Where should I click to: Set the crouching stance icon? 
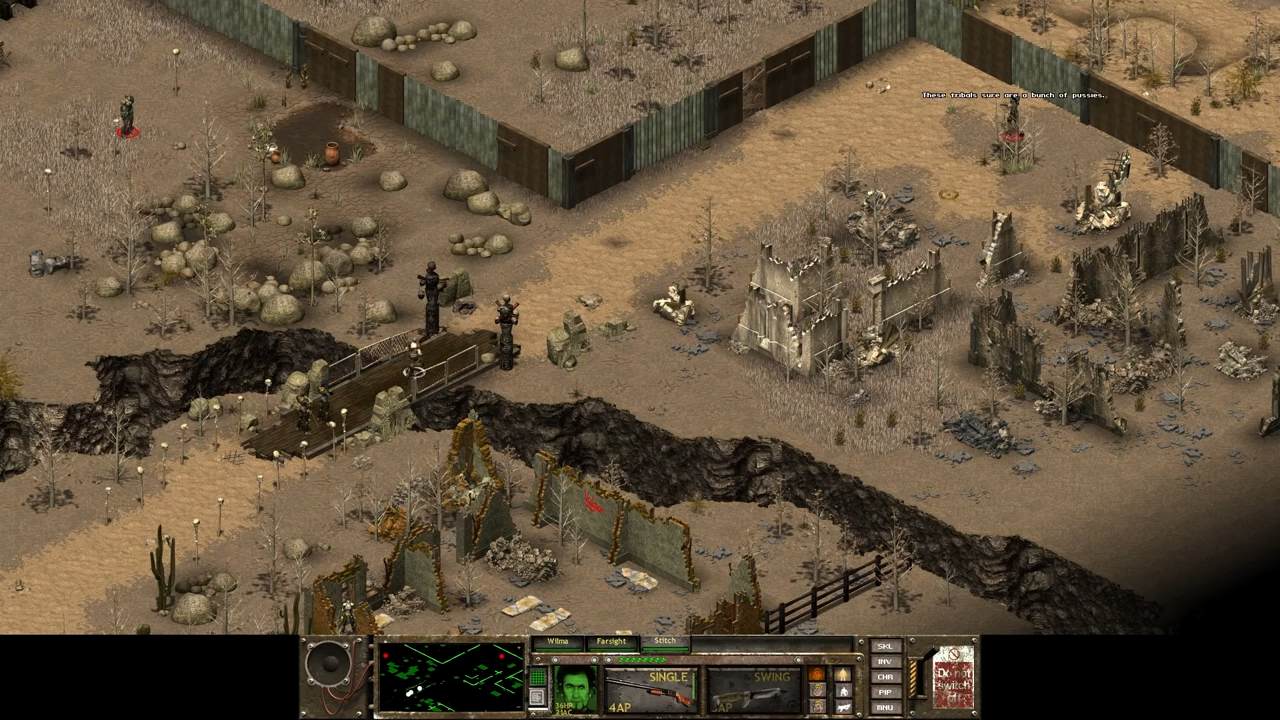843,690
